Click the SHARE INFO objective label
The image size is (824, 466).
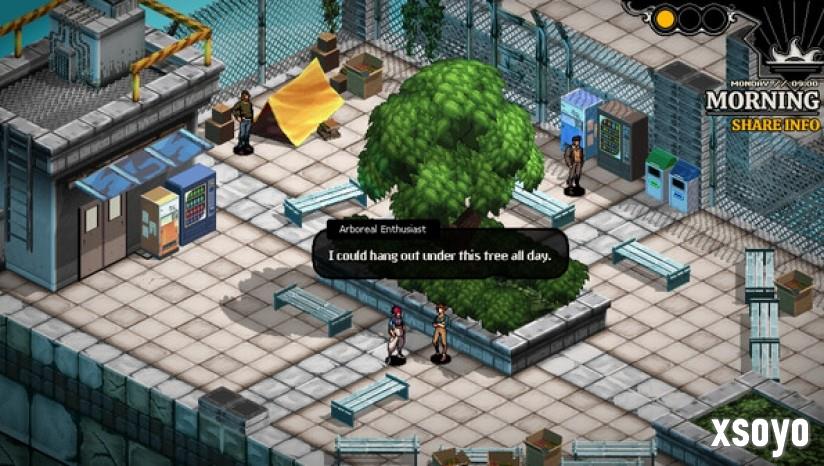(770, 125)
